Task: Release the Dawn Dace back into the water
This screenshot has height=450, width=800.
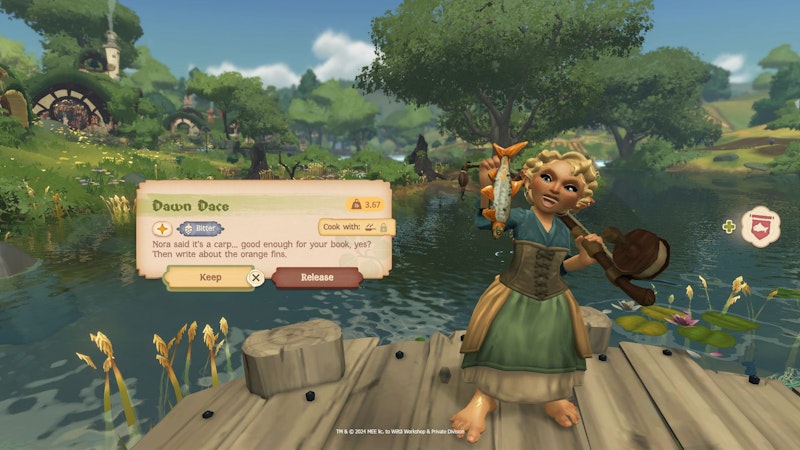Action: coord(317,277)
